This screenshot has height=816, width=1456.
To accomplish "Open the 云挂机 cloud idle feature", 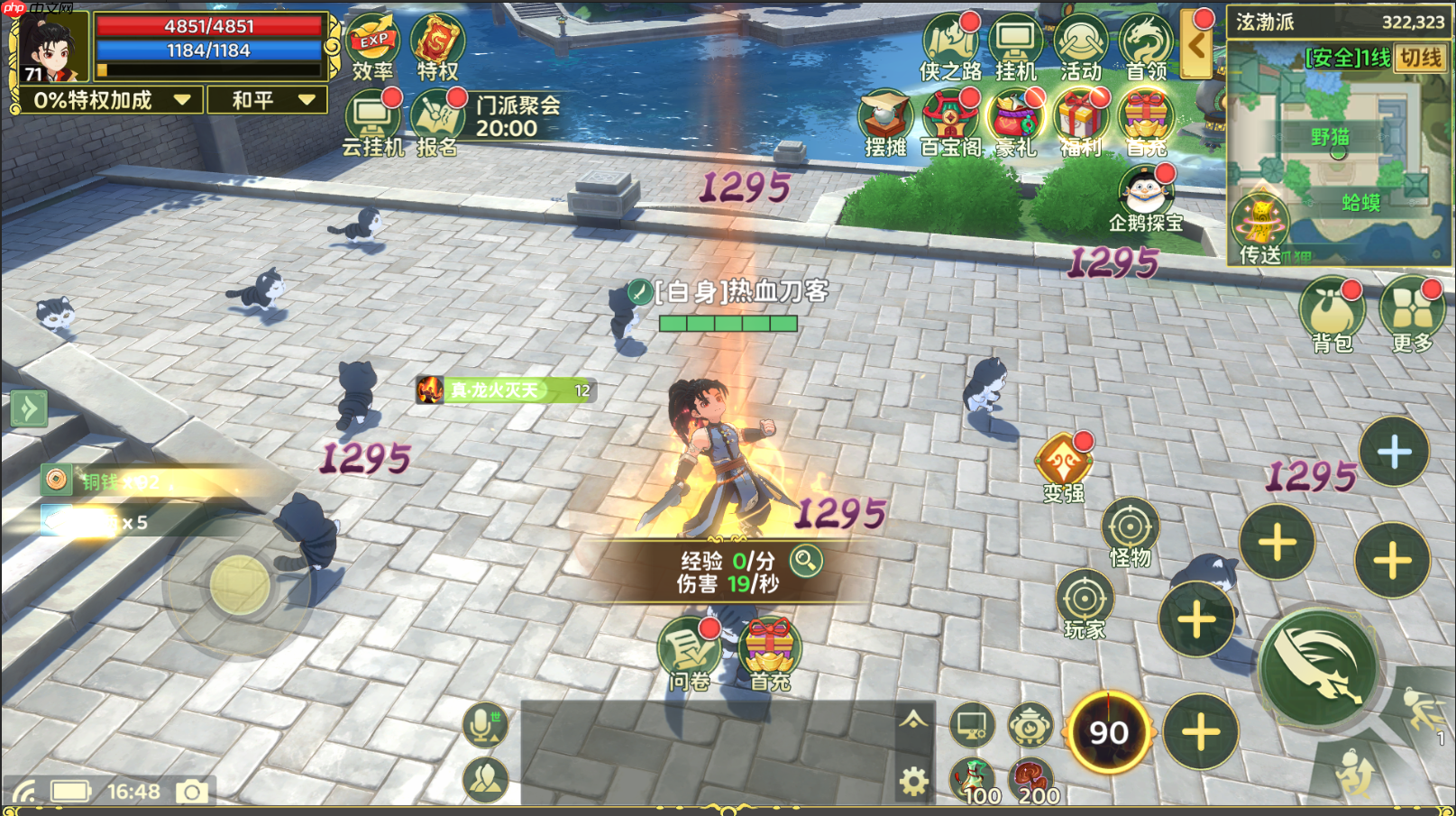I will 372,124.
